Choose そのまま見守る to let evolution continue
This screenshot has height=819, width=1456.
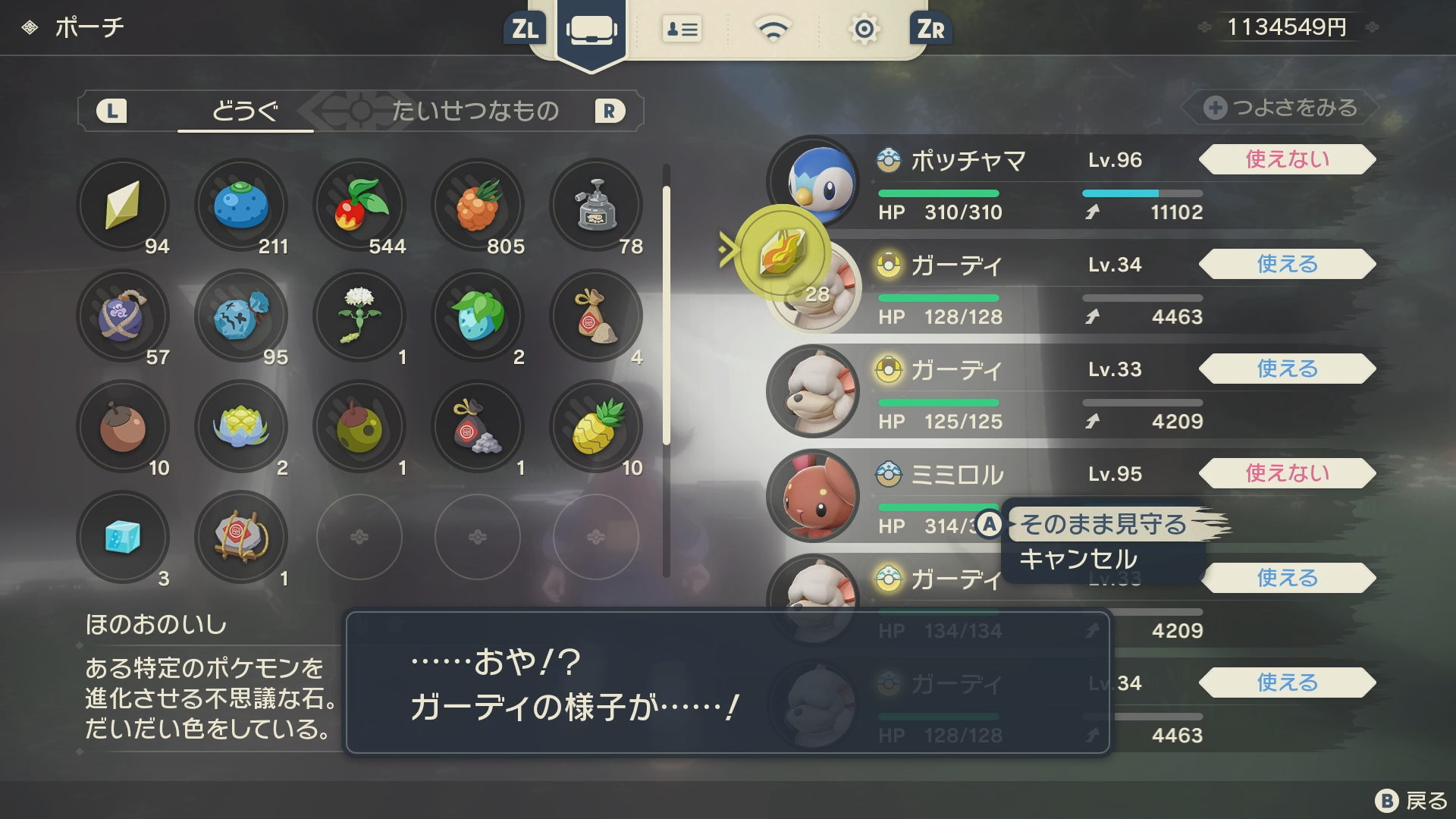(1103, 524)
